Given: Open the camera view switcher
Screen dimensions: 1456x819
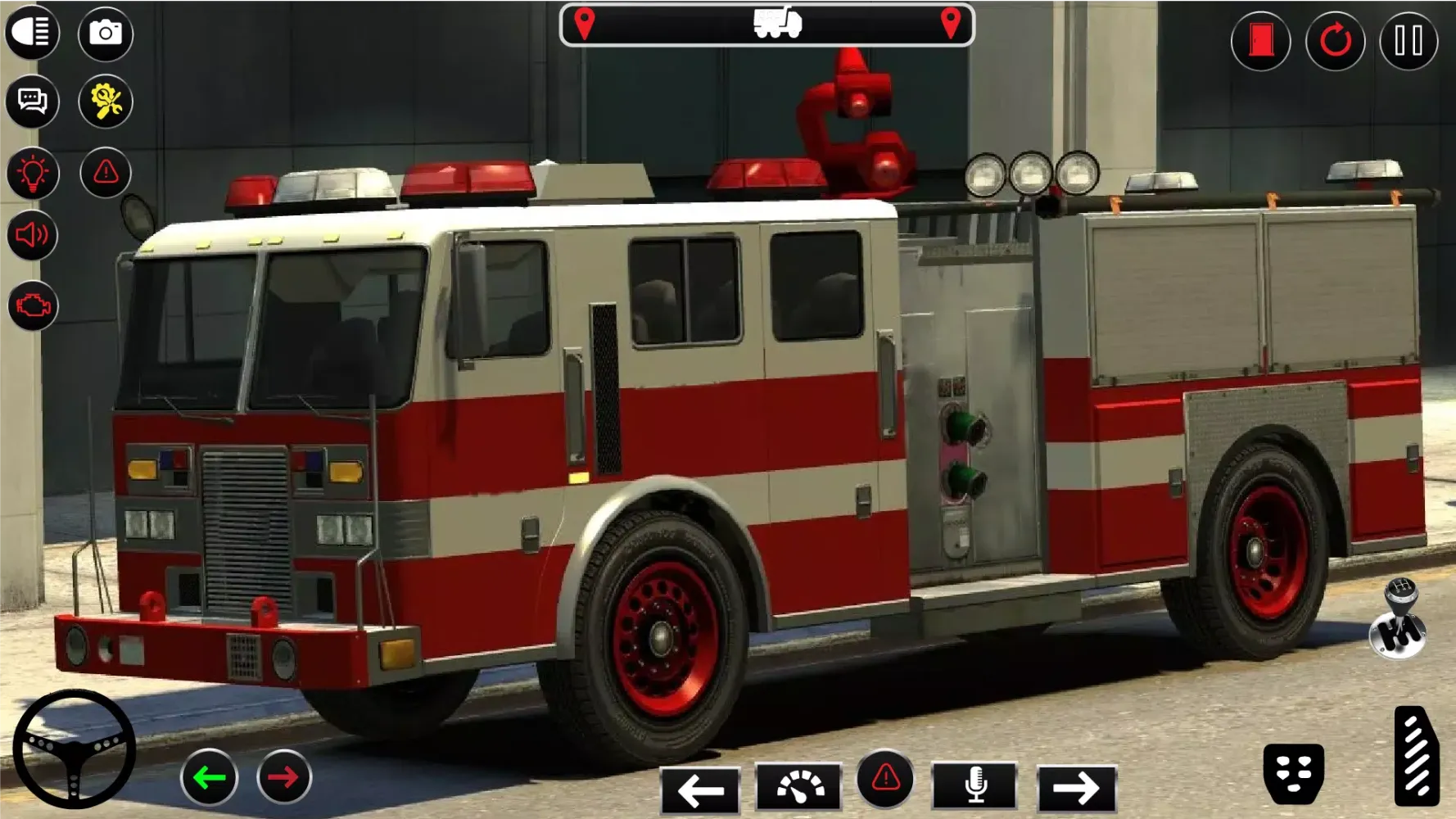Looking at the screenshot, I should (x=106, y=33).
